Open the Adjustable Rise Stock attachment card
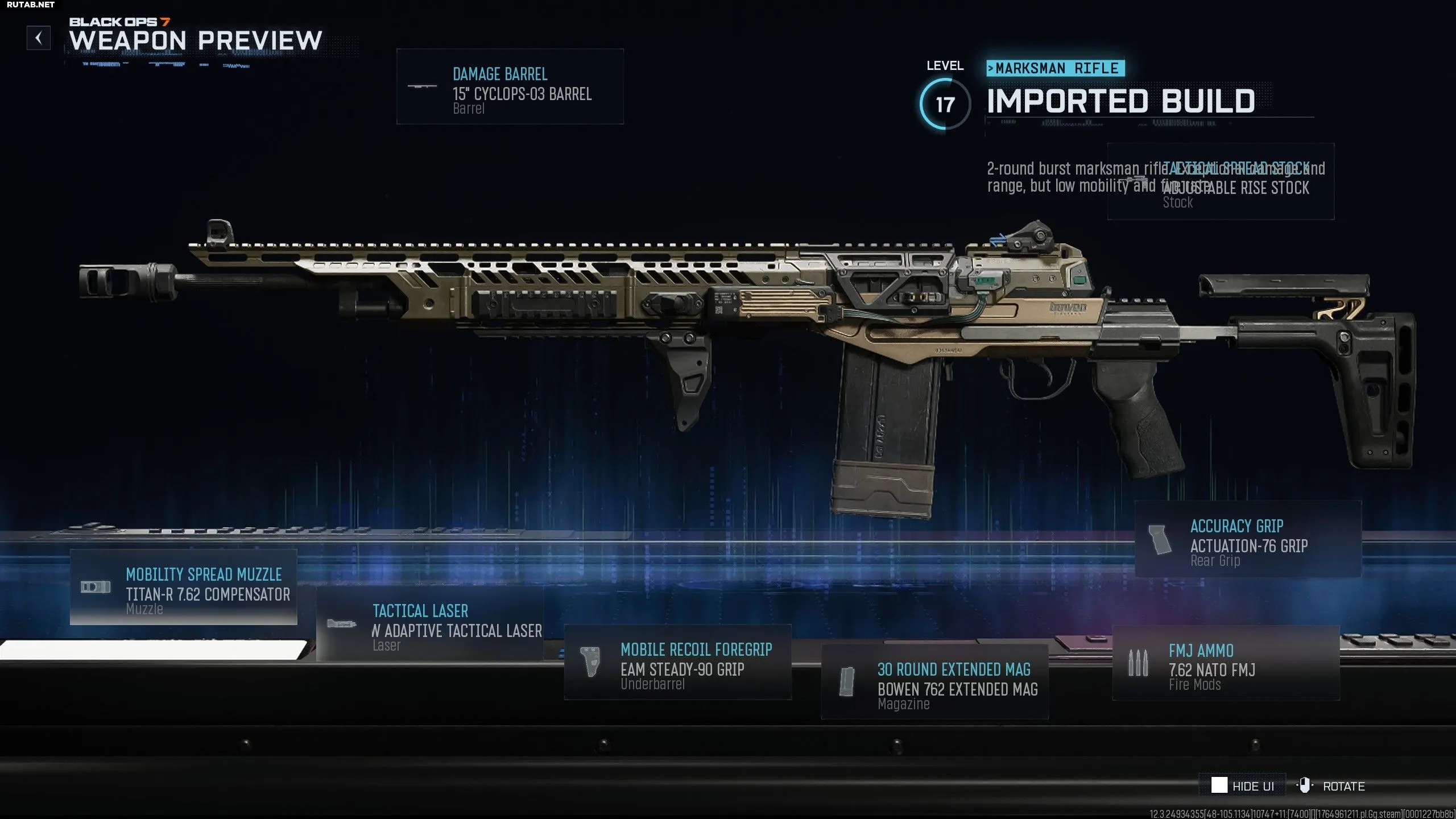 coord(1221,182)
